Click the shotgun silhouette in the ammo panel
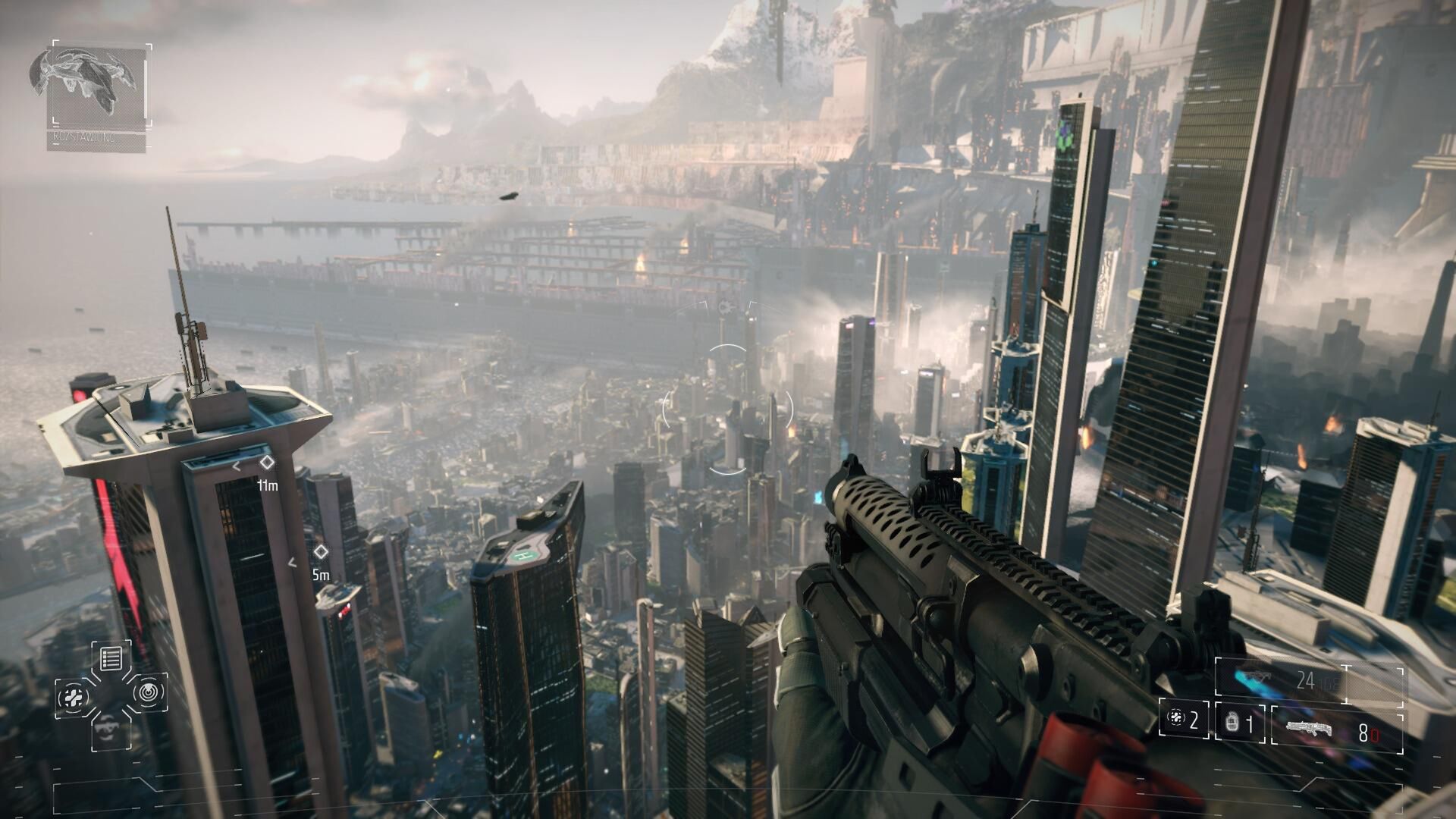 point(1309,728)
